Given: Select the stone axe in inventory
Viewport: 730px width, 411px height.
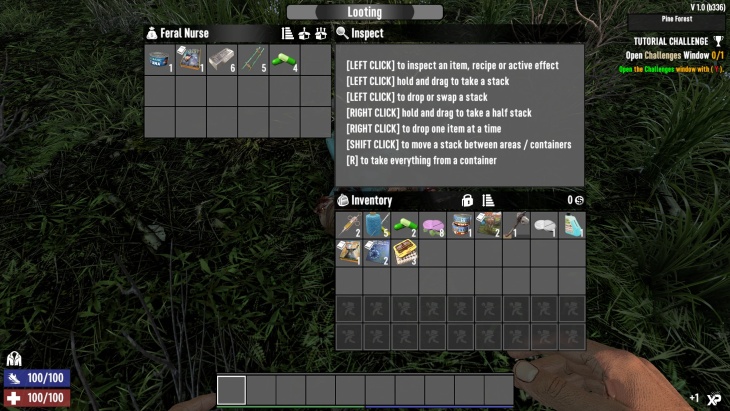Looking at the screenshot, I should click(517, 226).
